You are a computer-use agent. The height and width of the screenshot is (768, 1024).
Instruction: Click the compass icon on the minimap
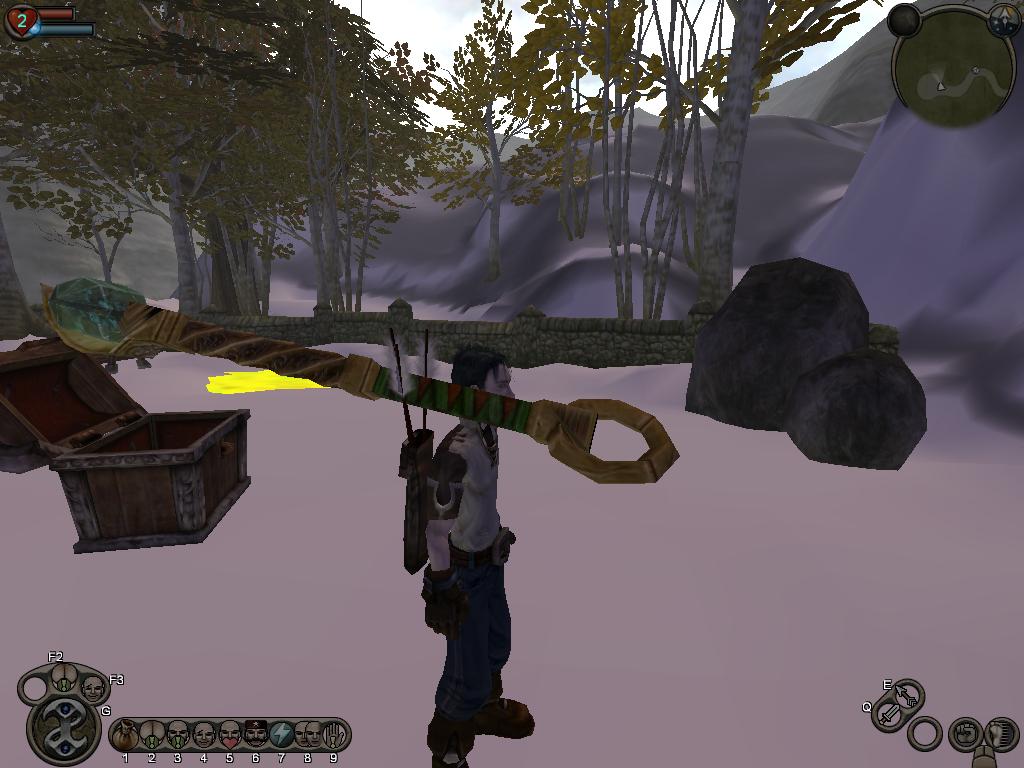(x=1003, y=20)
